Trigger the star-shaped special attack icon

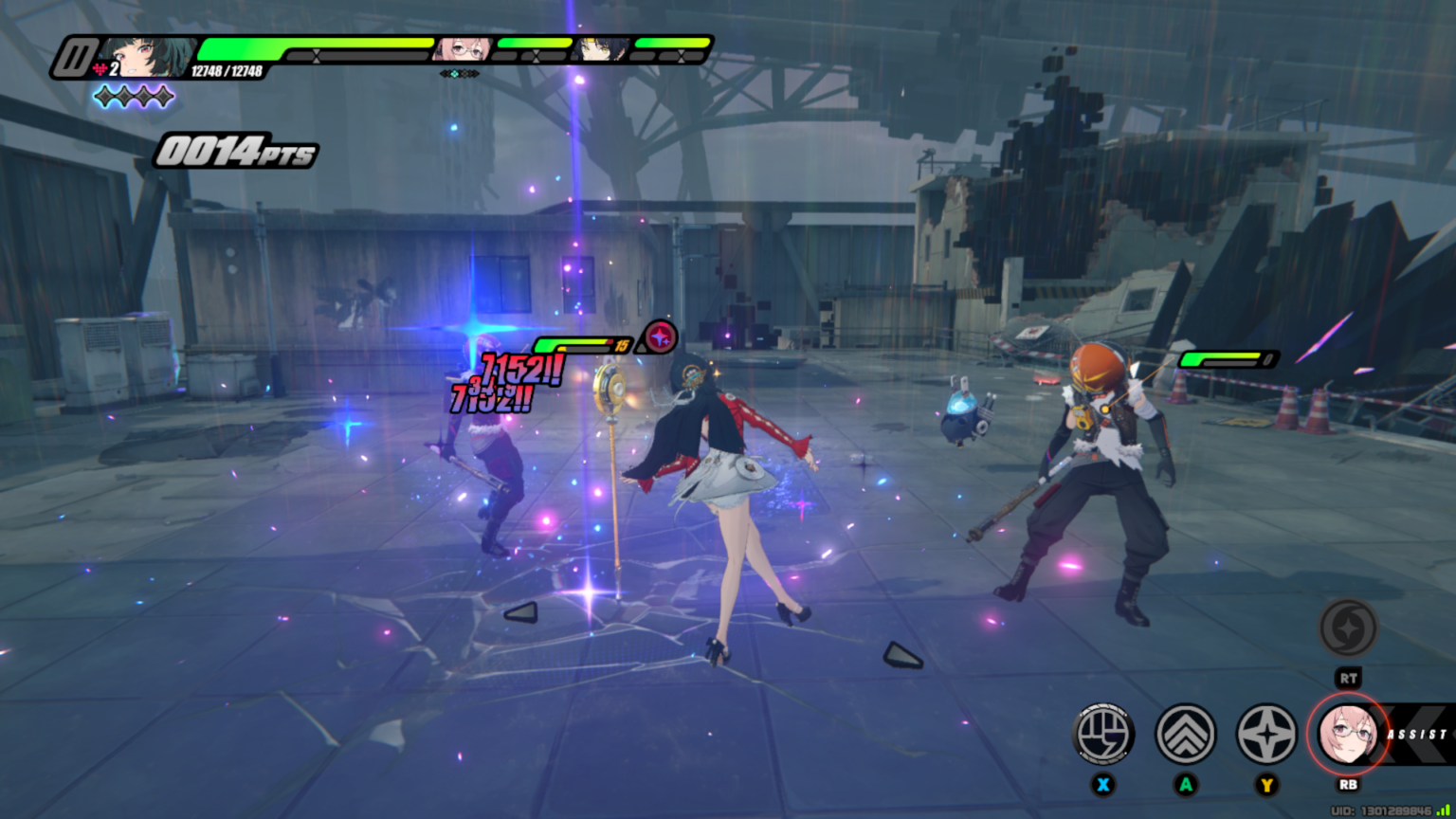[1266, 734]
